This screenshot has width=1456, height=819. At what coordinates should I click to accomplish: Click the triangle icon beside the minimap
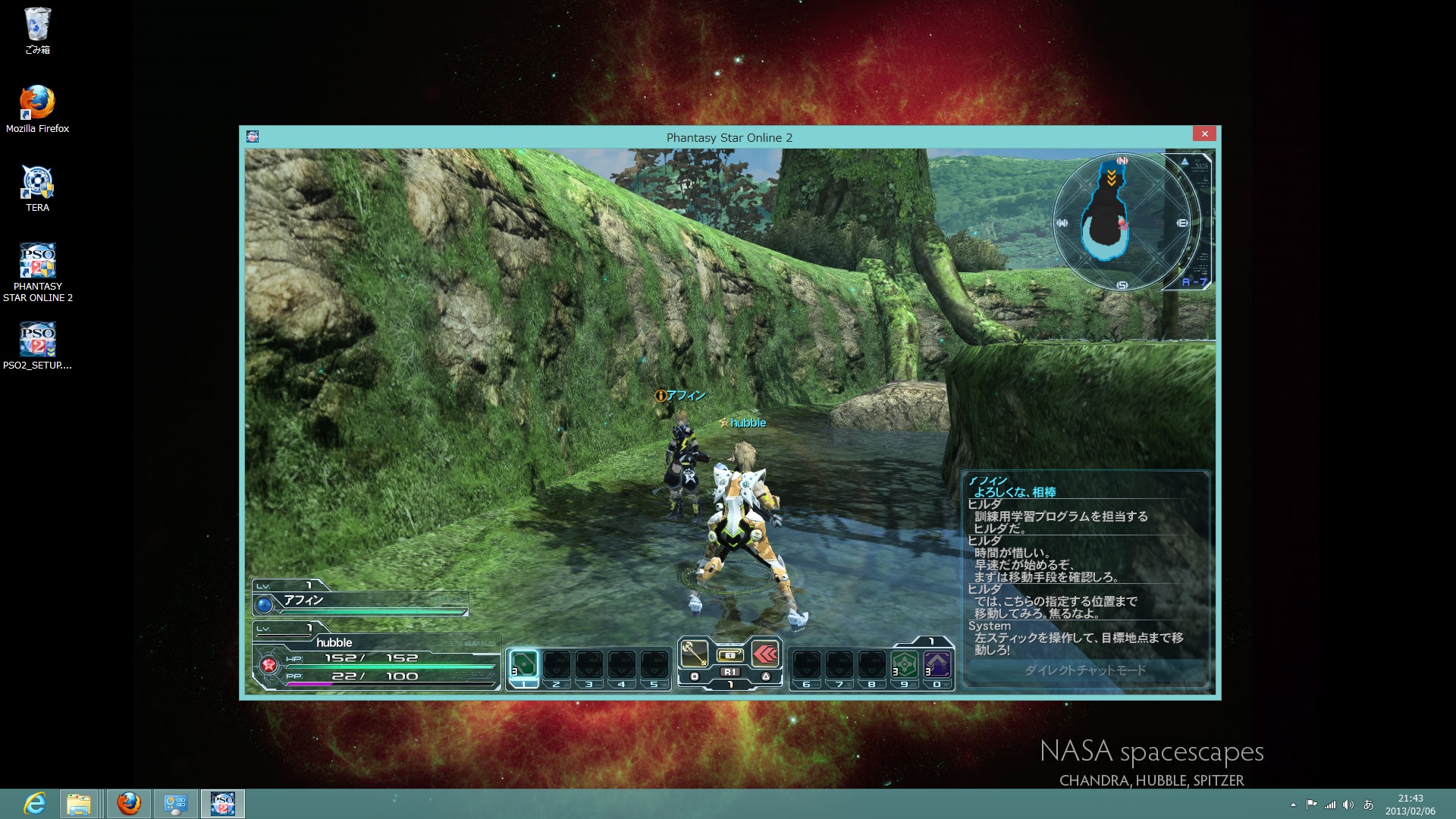pyautogui.click(x=1185, y=161)
